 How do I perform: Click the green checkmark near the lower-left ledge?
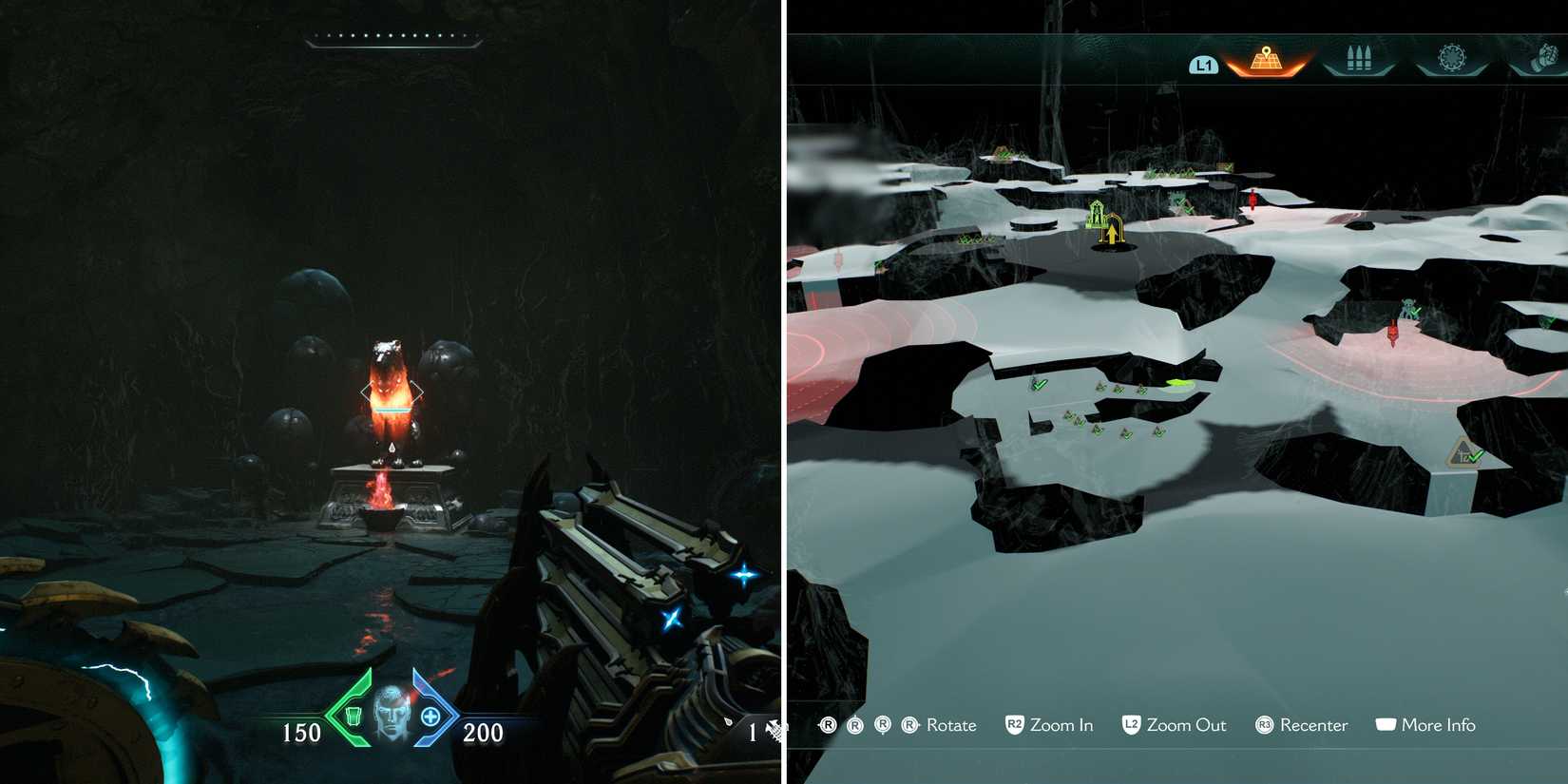[x=1039, y=386]
